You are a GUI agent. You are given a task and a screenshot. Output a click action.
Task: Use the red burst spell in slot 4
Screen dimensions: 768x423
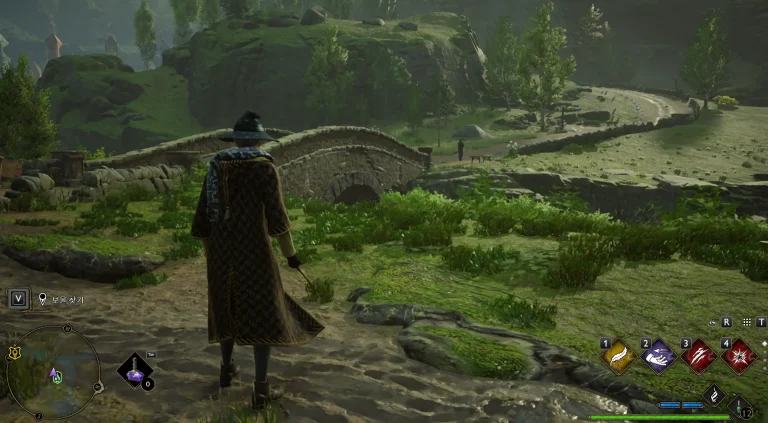click(x=740, y=357)
